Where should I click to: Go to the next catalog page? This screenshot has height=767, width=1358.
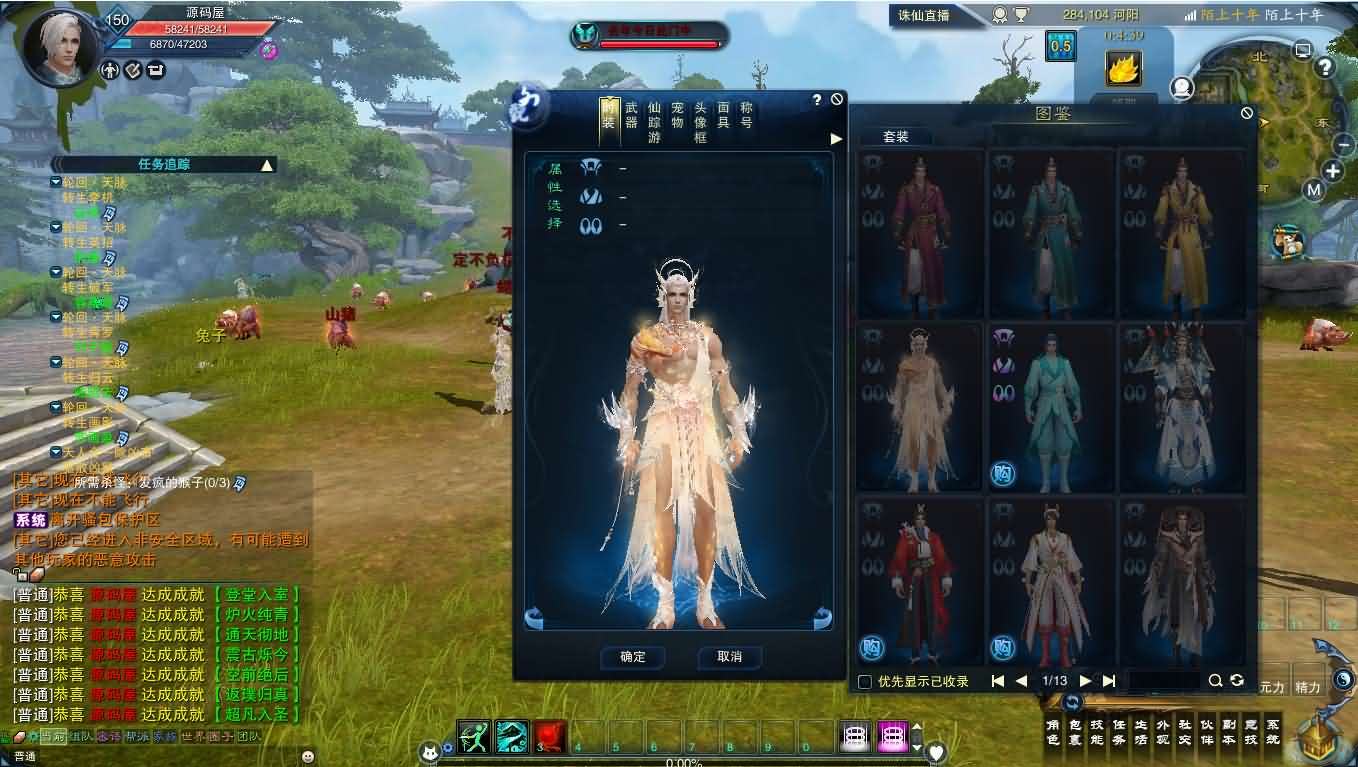click(x=1085, y=681)
